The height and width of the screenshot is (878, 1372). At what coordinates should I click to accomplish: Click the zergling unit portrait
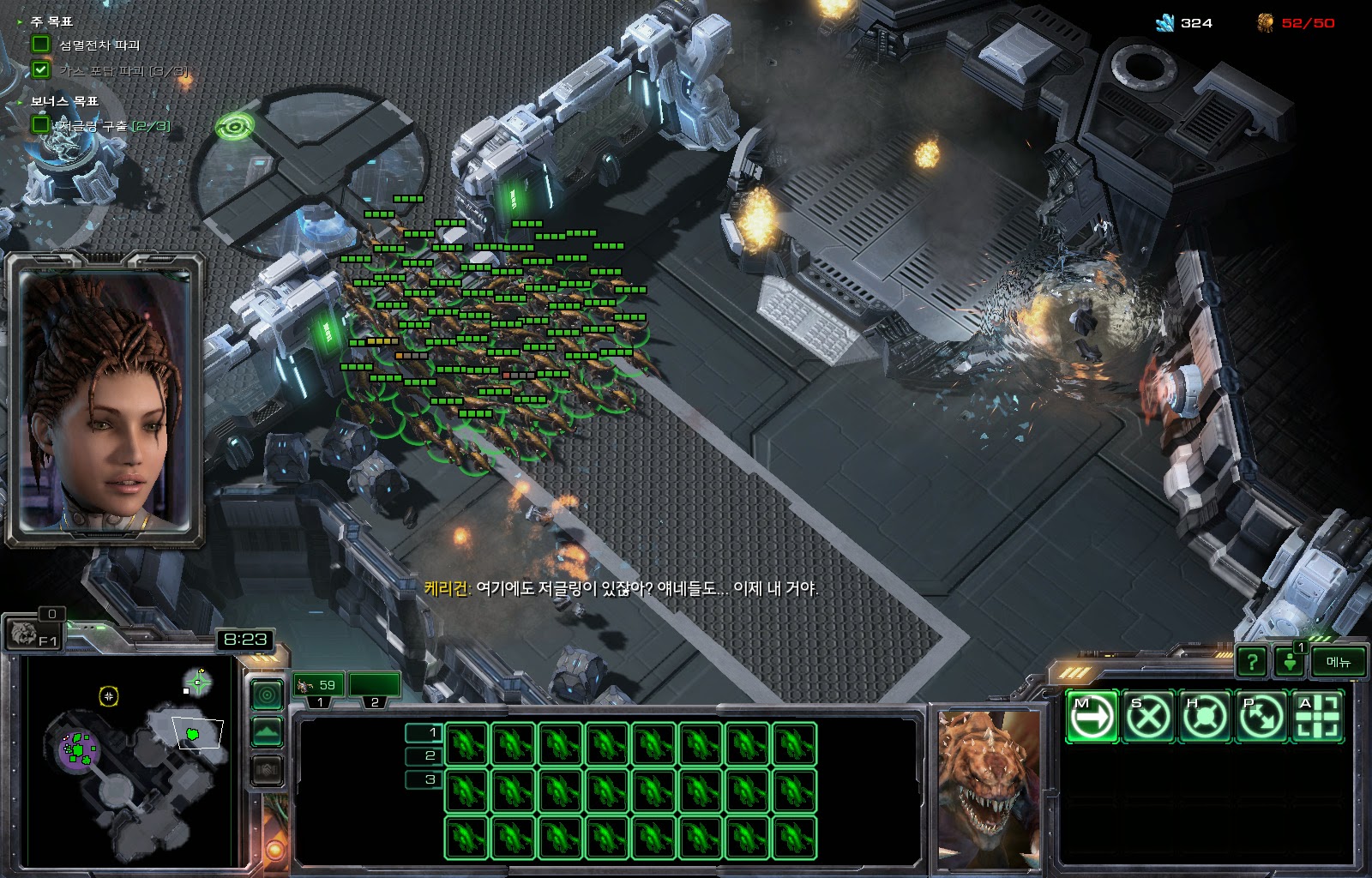pos(989,789)
